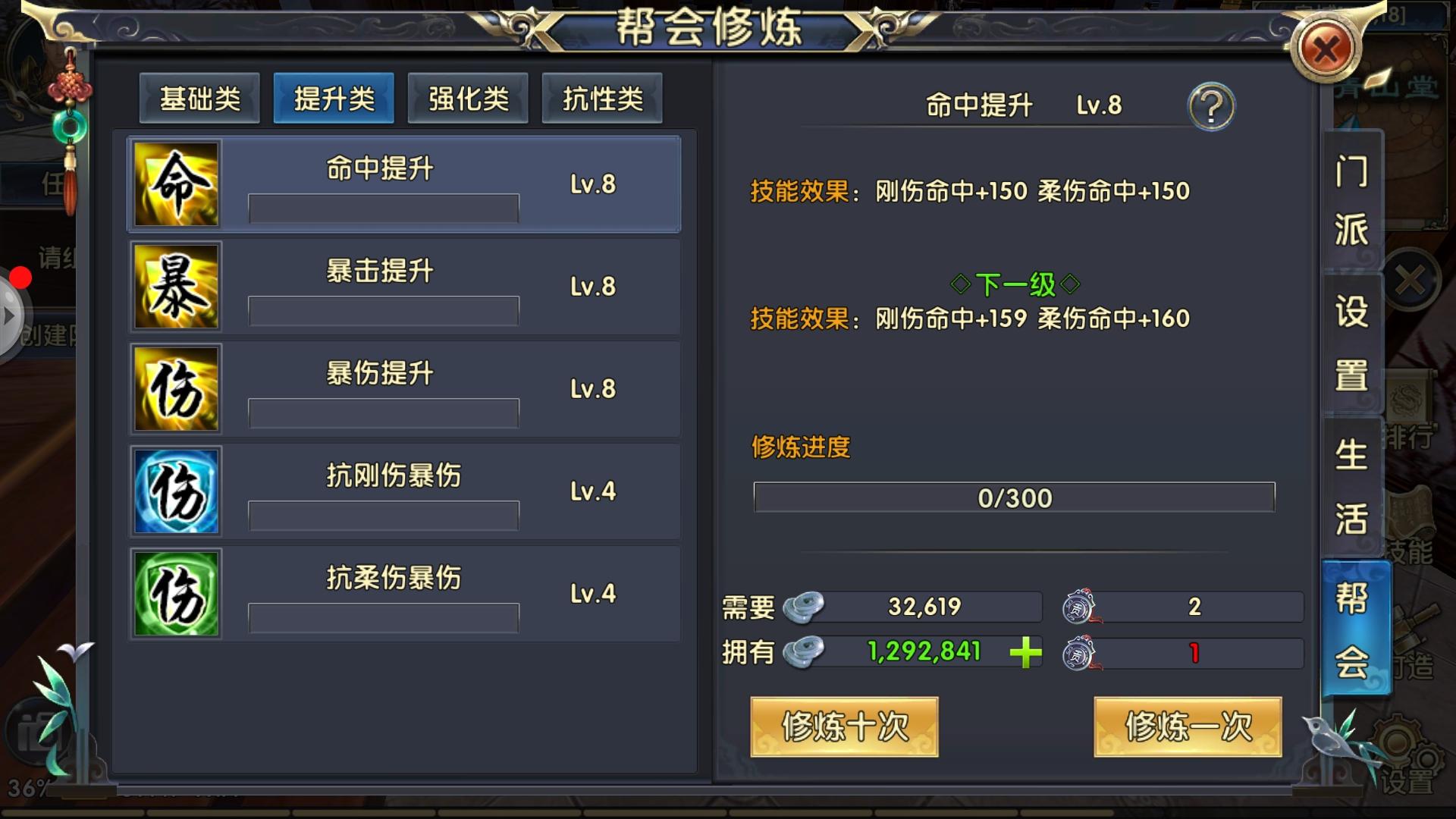1456x819 pixels.
Task: Select the 暴击提升 skill icon
Action: tap(176, 287)
